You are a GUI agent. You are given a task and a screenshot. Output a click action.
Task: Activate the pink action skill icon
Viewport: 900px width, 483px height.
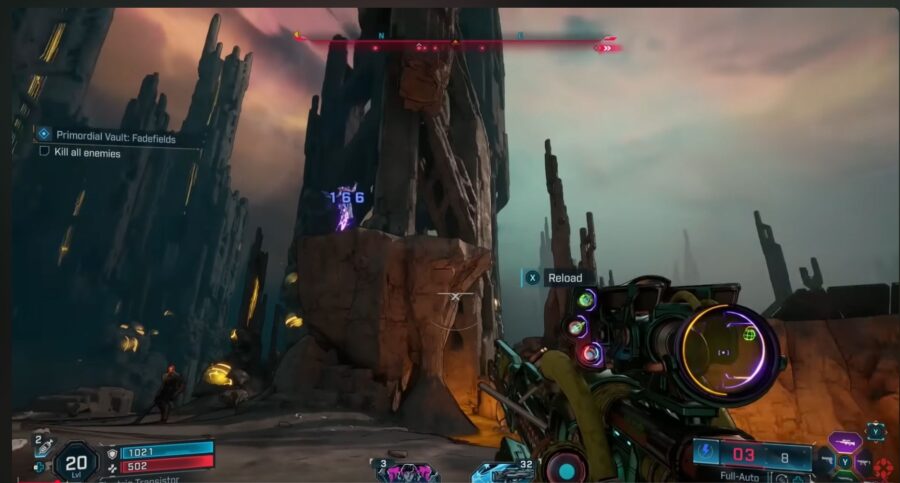pos(408,472)
